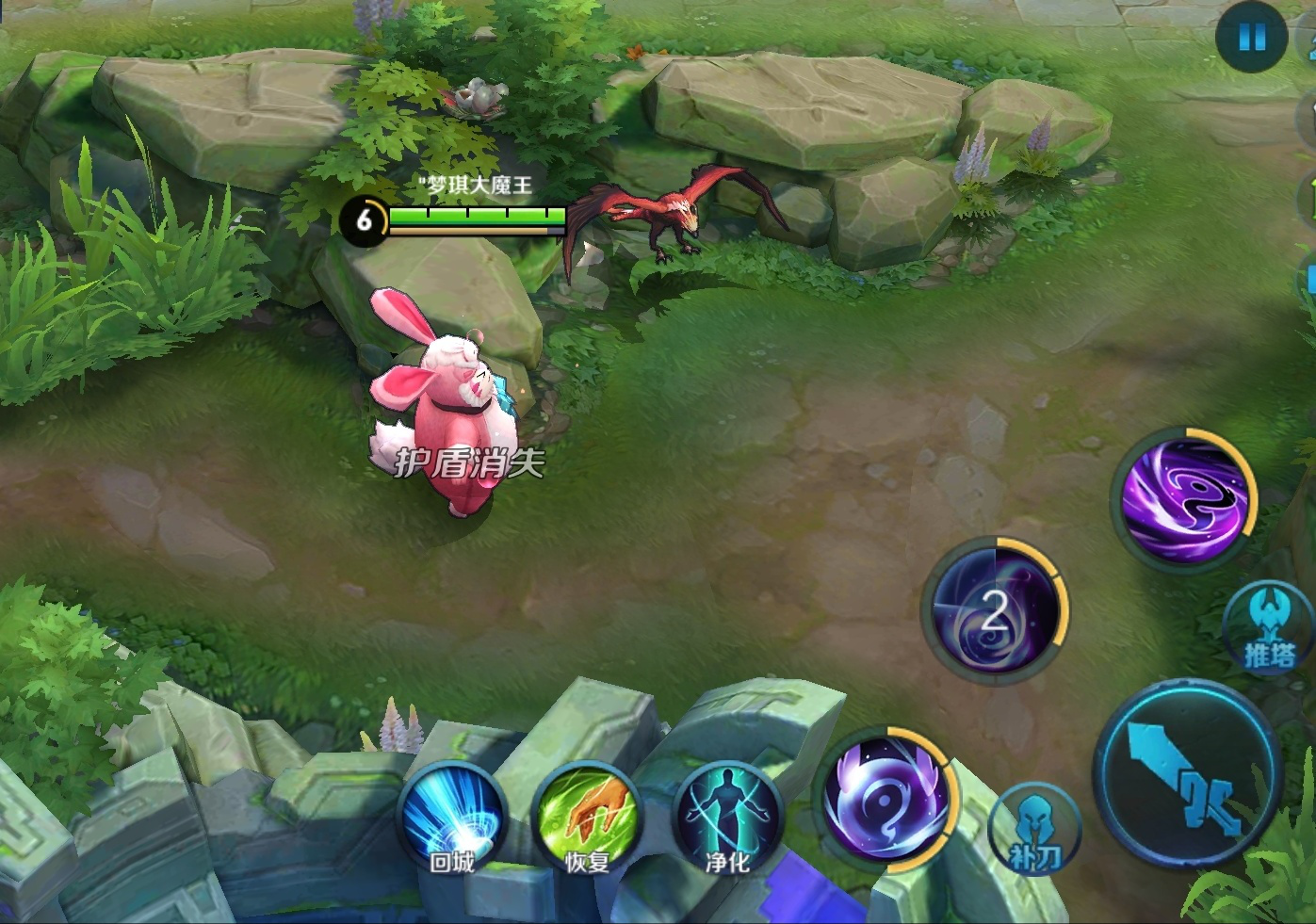Choose the 推塔 attack-tower button

tap(1268, 628)
